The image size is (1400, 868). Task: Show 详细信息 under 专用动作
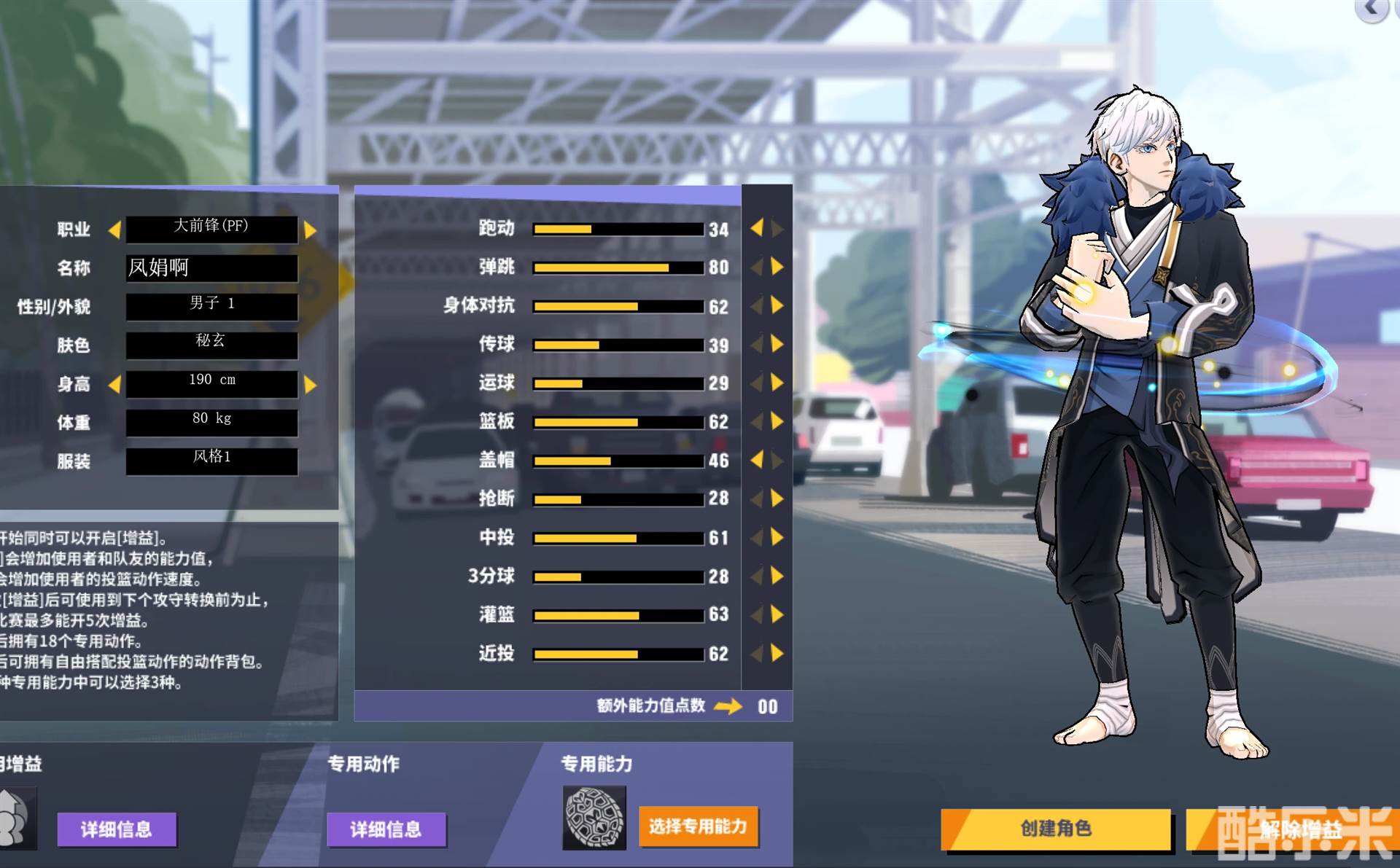(x=386, y=829)
